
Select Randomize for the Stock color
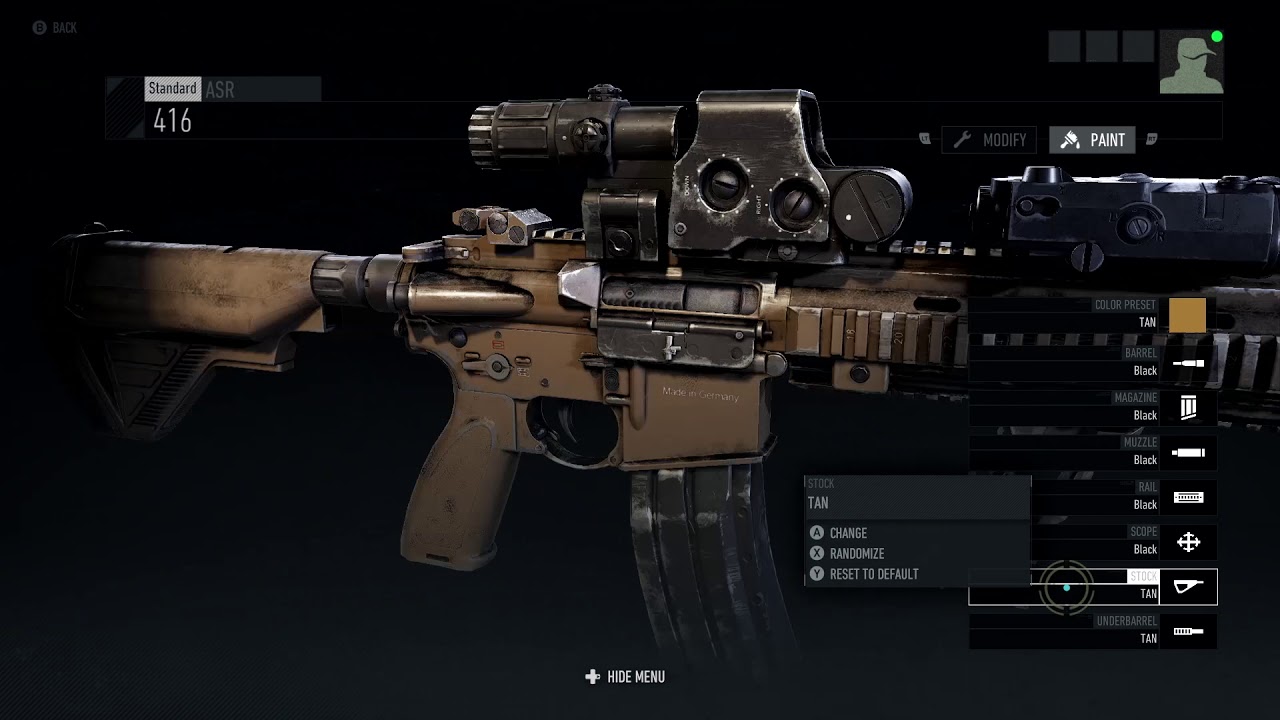click(850, 553)
